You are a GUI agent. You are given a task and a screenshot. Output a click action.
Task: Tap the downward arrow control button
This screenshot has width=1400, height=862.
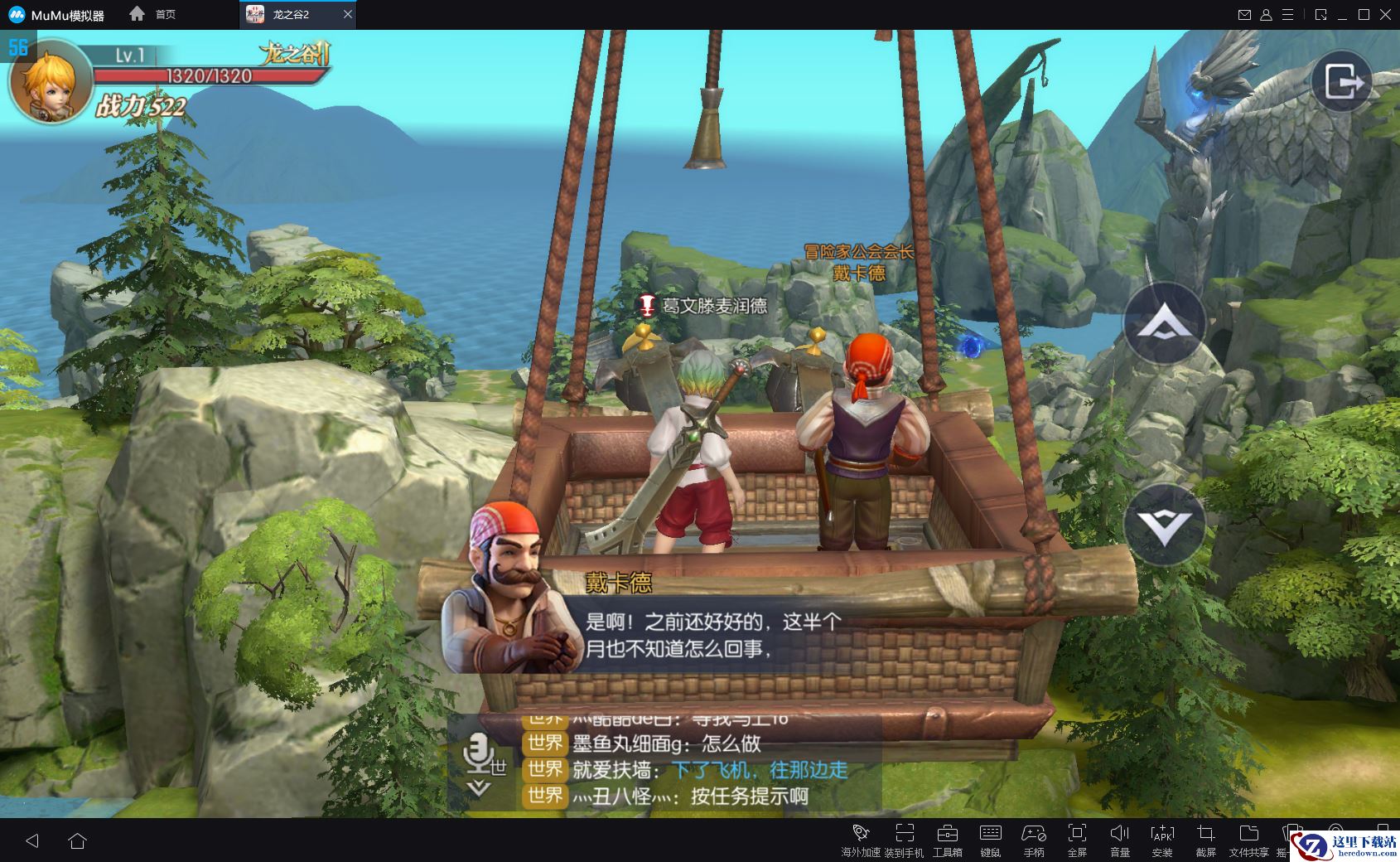(x=1164, y=524)
